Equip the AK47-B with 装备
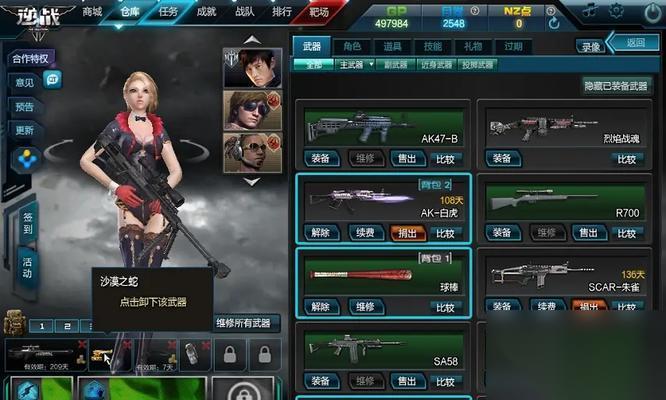Image resolution: width=666 pixels, height=400 pixels. [x=320, y=158]
